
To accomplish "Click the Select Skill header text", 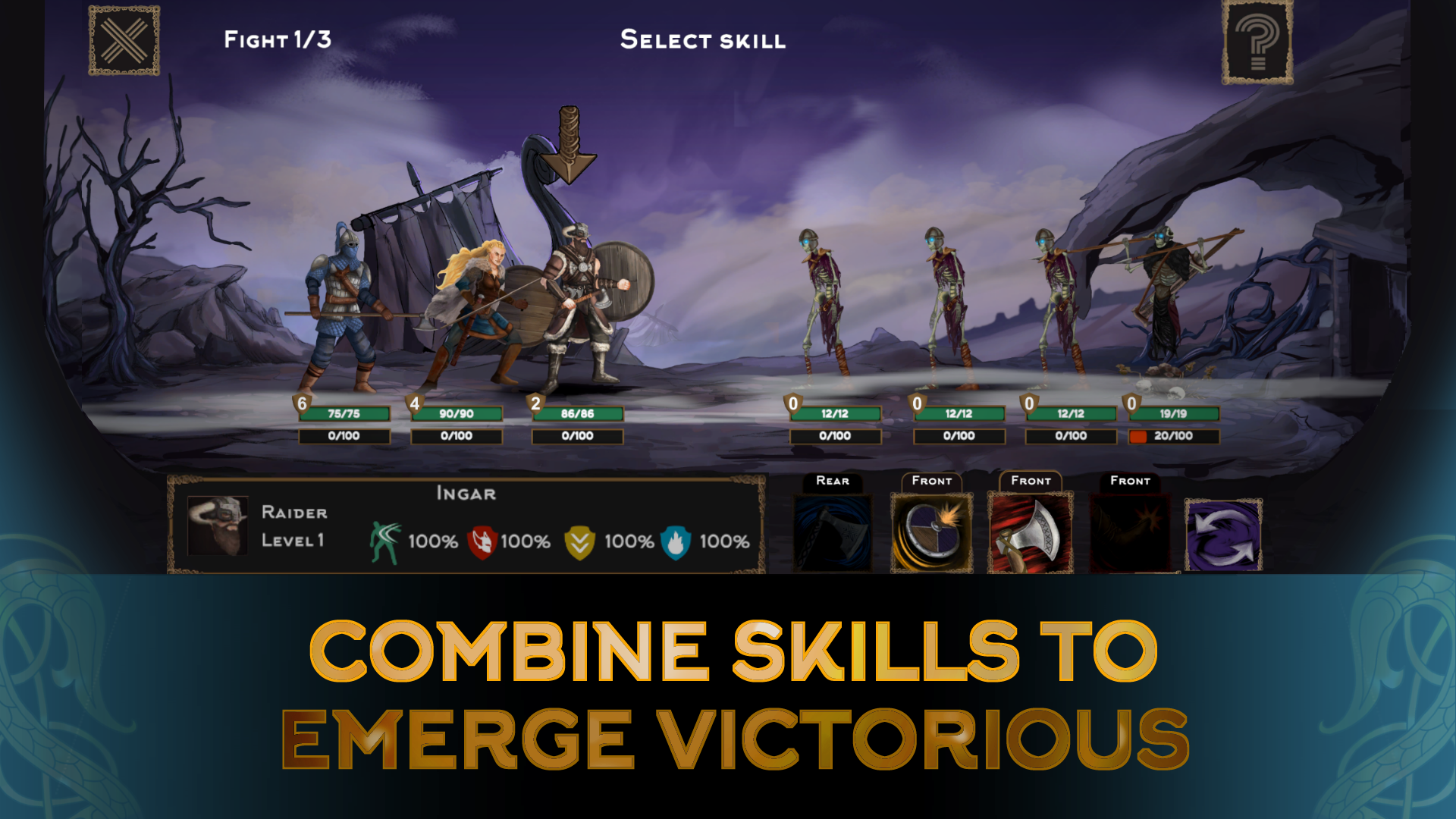I will coord(703,40).
